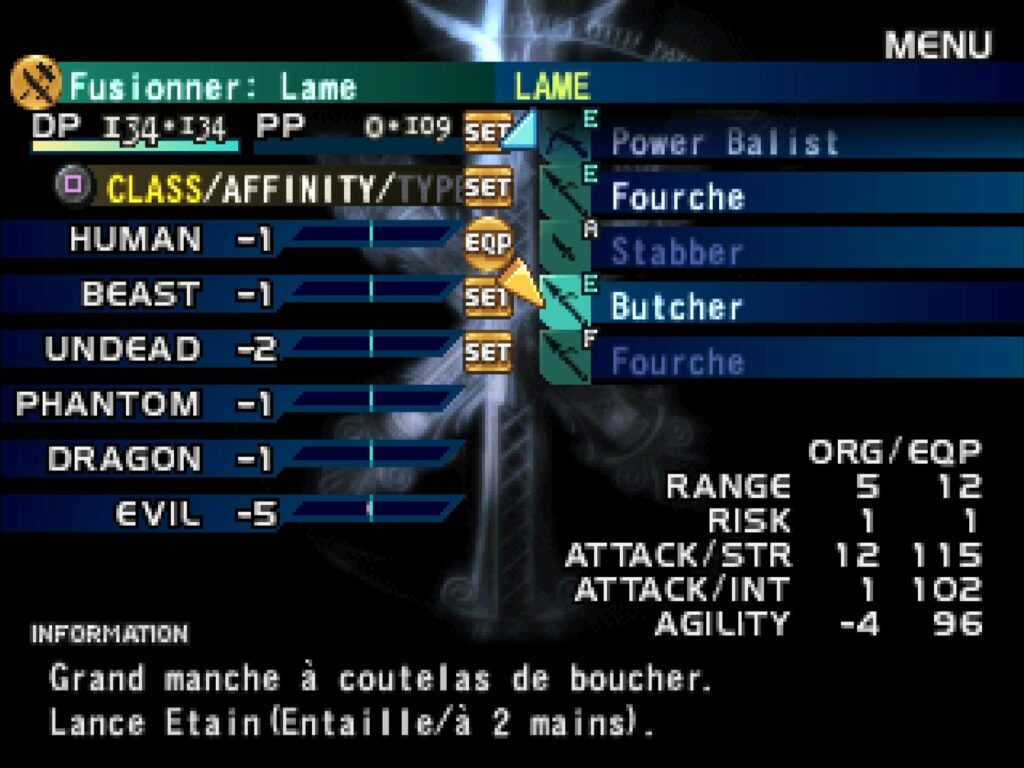Click the round EQP badge

coord(488,242)
